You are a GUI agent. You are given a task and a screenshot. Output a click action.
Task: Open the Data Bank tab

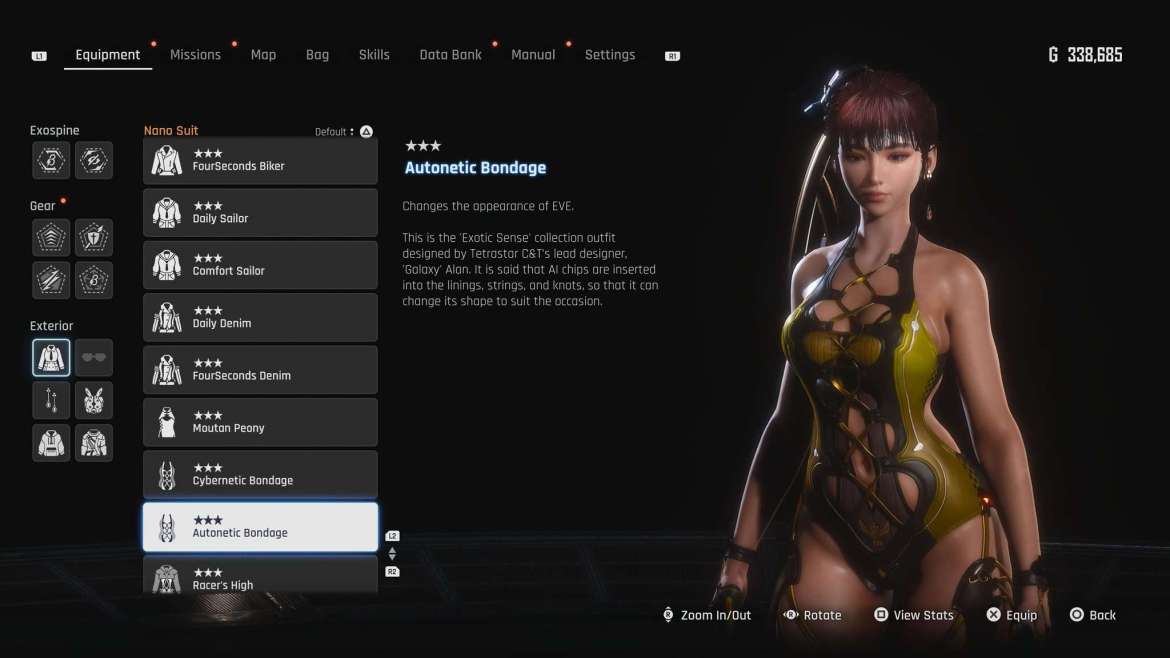point(450,55)
